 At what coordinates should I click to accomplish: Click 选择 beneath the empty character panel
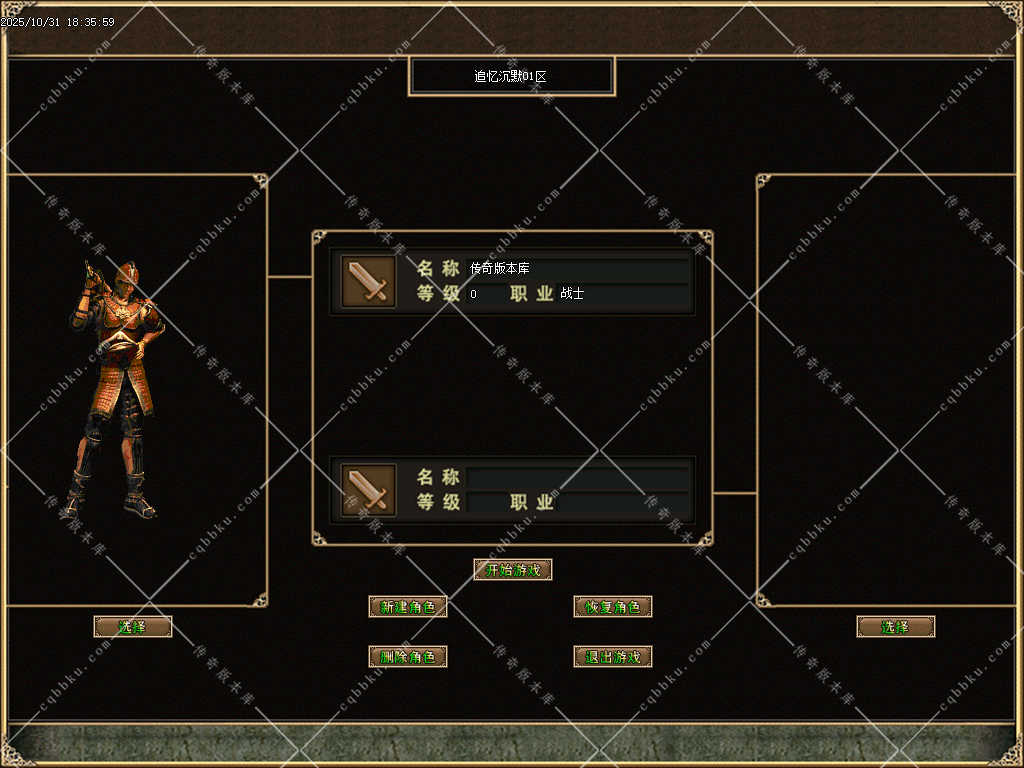896,627
